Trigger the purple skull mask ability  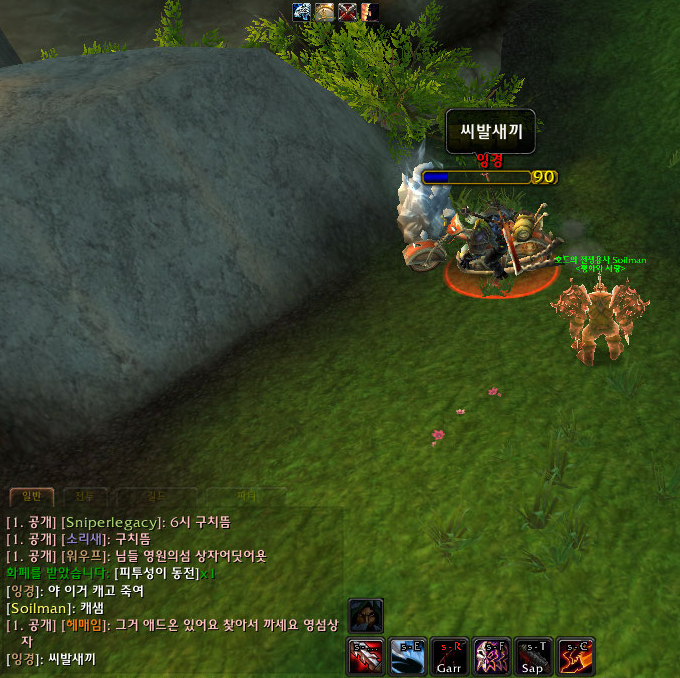click(x=491, y=657)
